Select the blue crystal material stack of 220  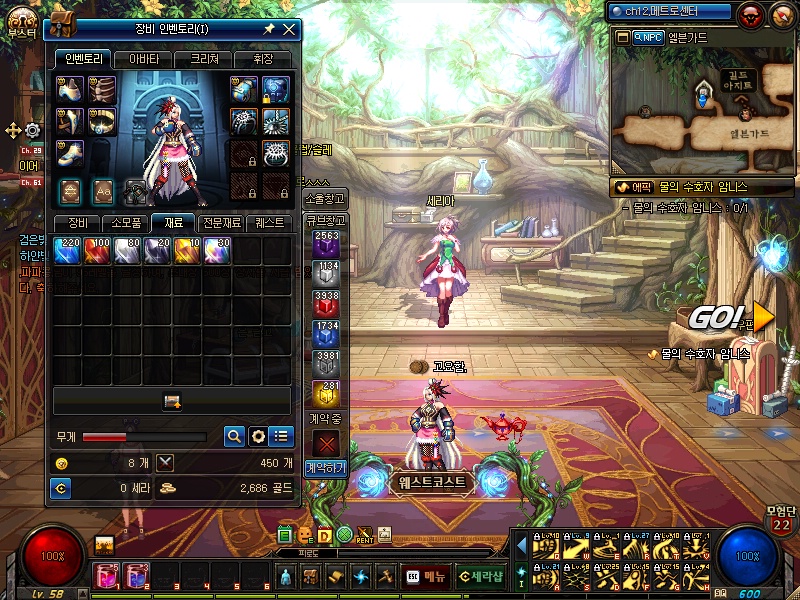coord(67,250)
